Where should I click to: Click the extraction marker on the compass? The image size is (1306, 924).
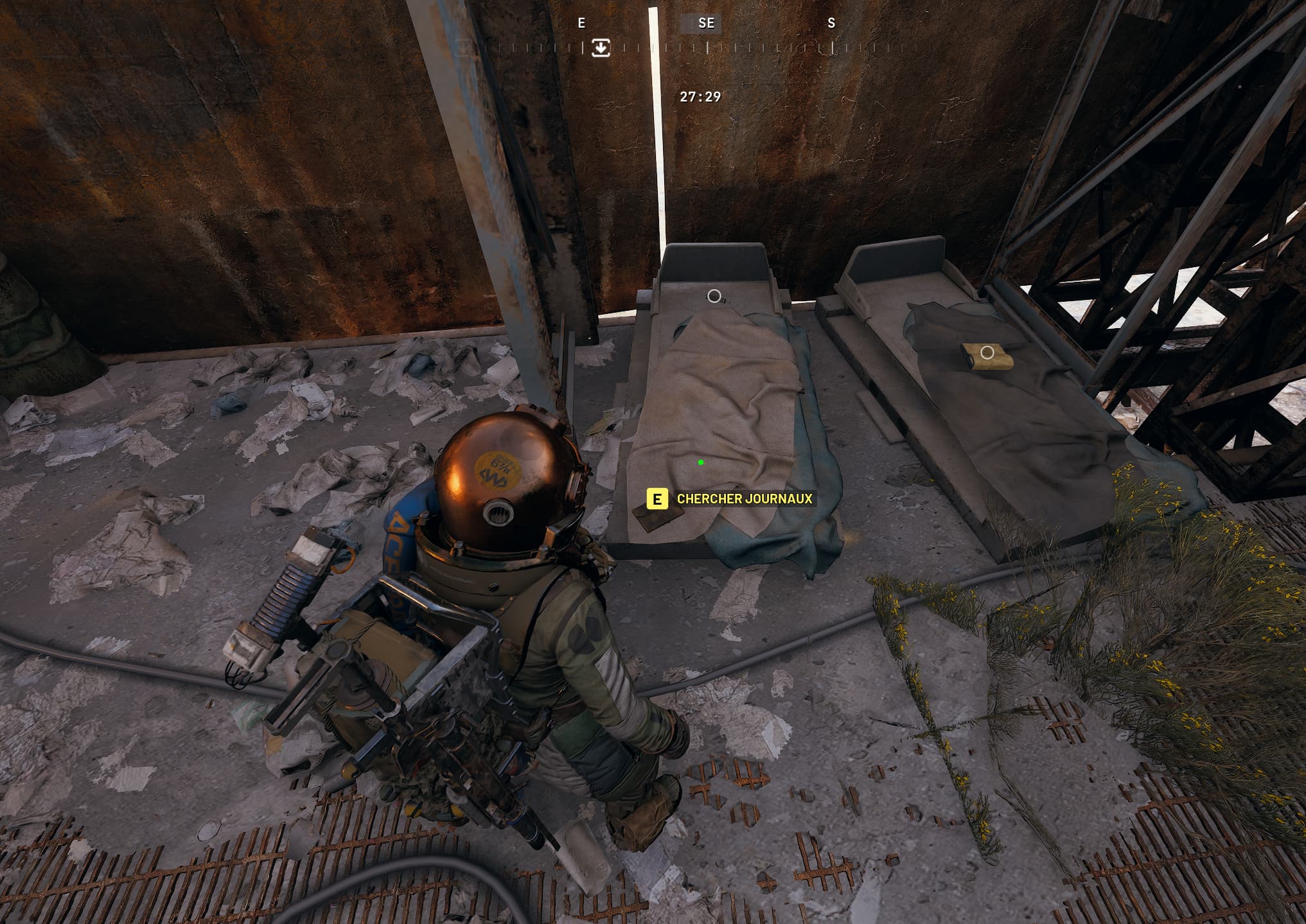pos(601,48)
